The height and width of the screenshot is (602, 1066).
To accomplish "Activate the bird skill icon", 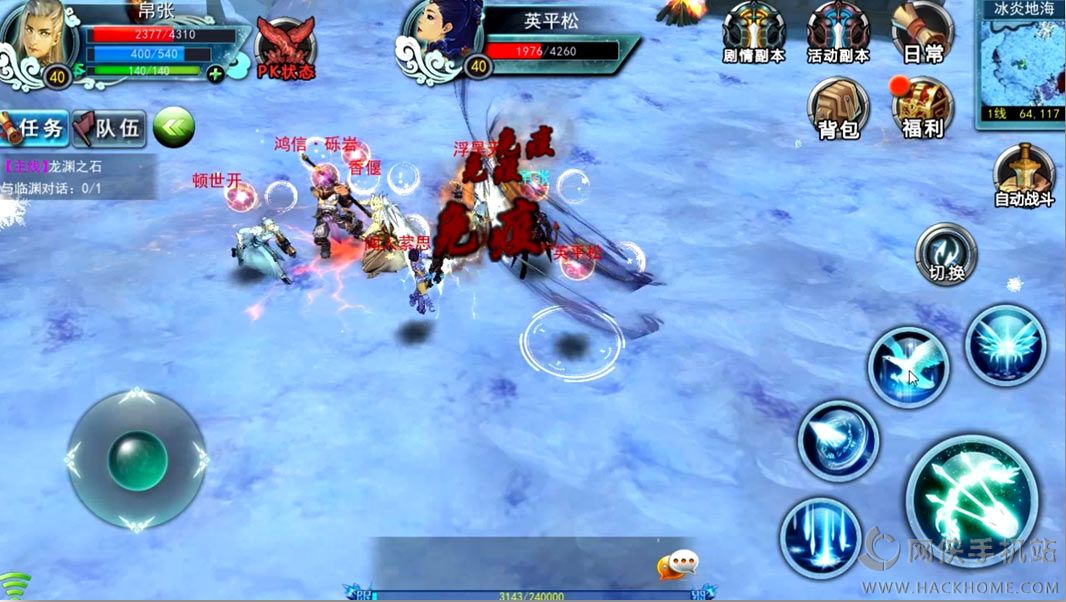I will 907,367.
